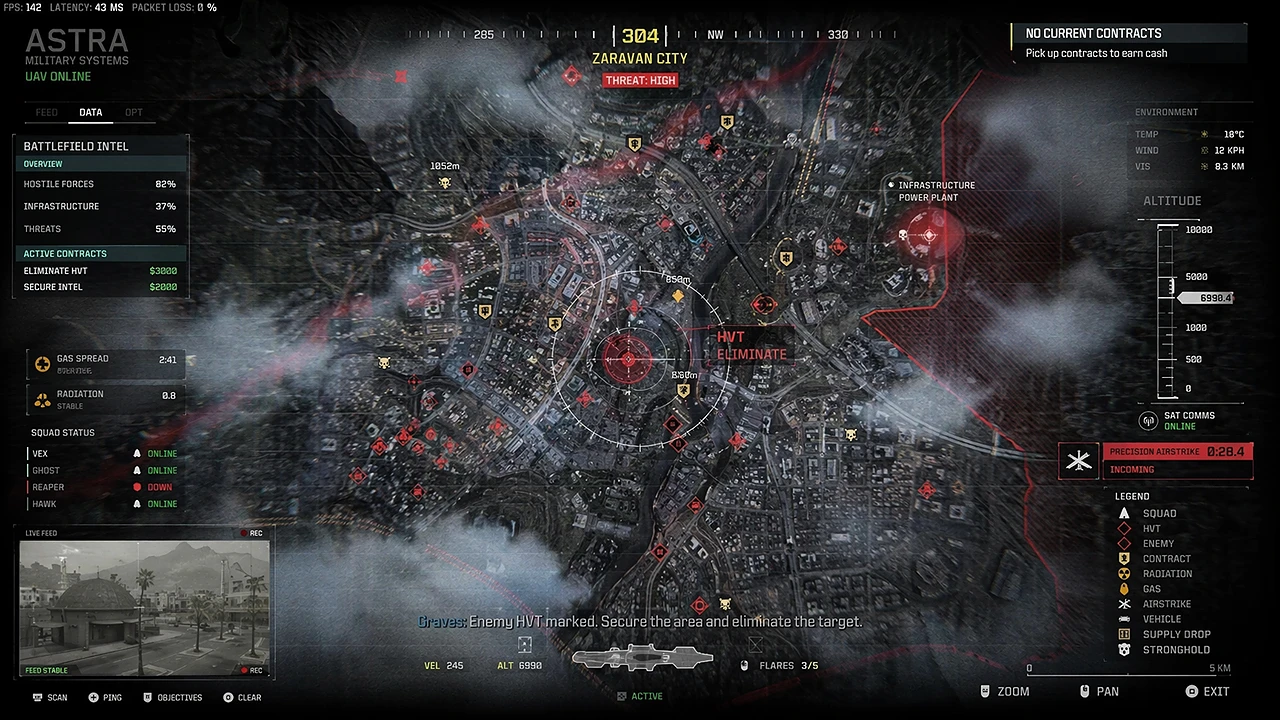The image size is (1280, 720).
Task: Activate the Scan option
Action: pyautogui.click(x=50, y=697)
